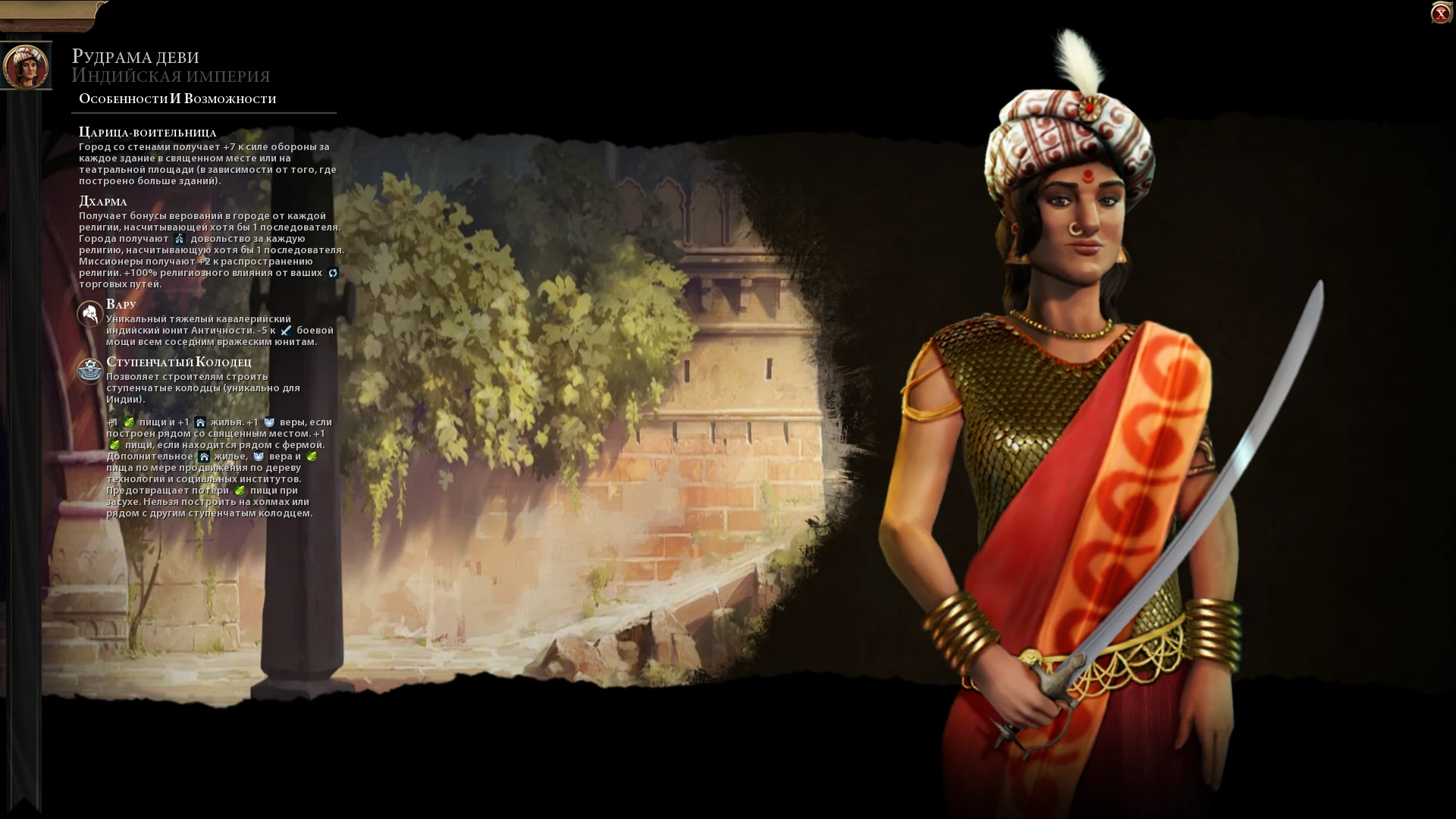Click the Varu unique unit icon
The image size is (1456, 819).
point(89,314)
